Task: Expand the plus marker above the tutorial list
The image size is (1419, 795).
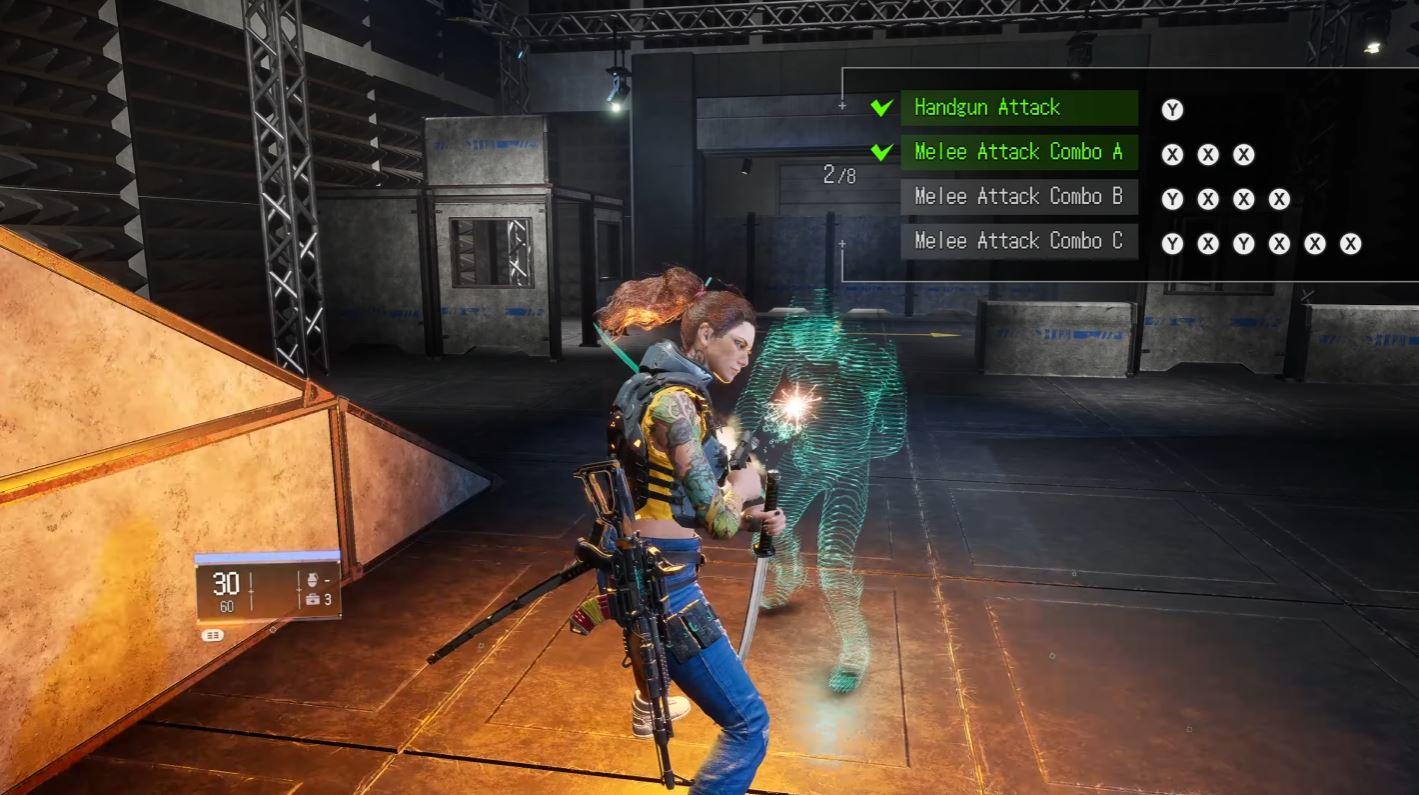Action: (841, 104)
